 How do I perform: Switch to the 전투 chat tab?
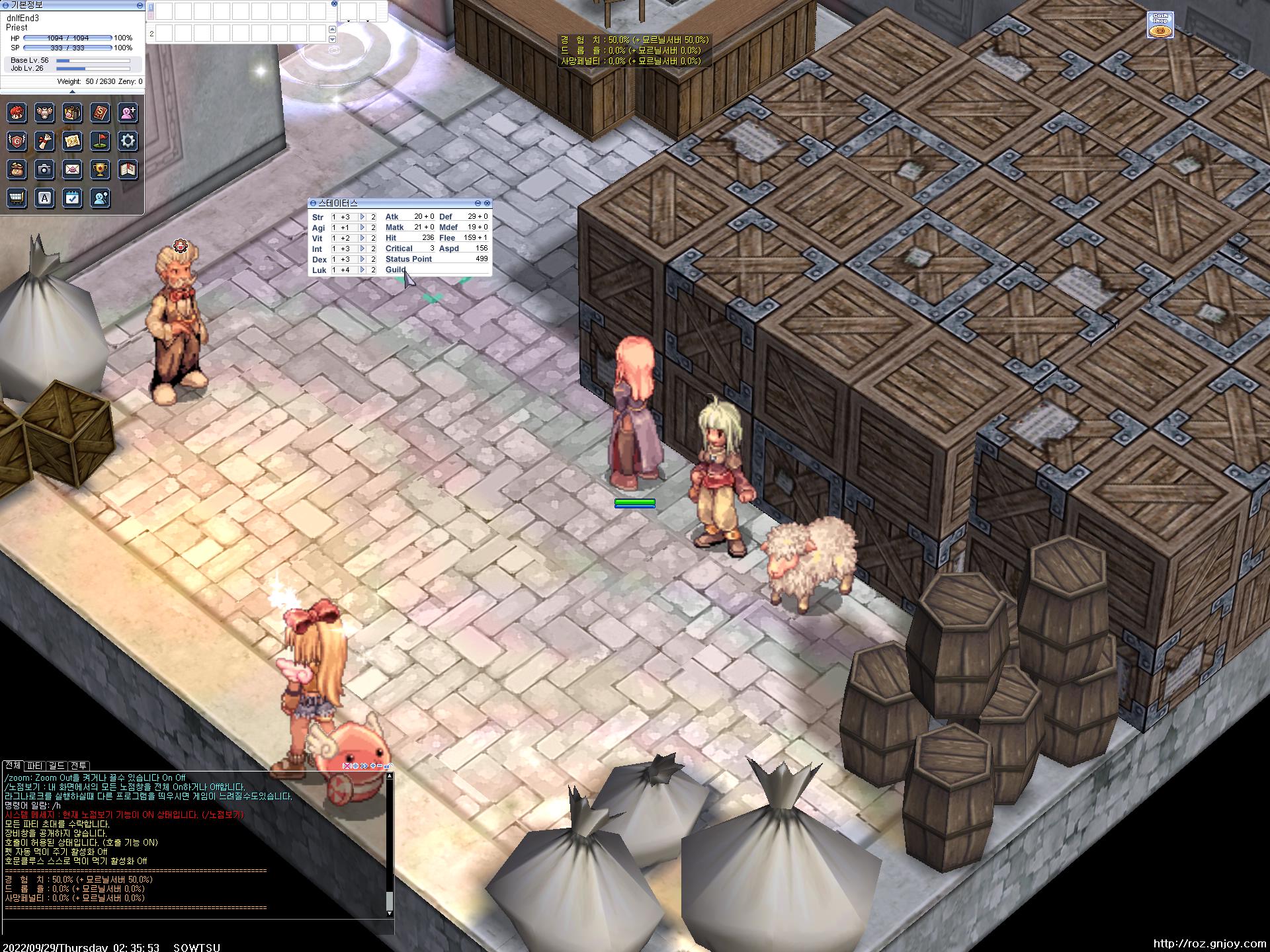[79, 766]
